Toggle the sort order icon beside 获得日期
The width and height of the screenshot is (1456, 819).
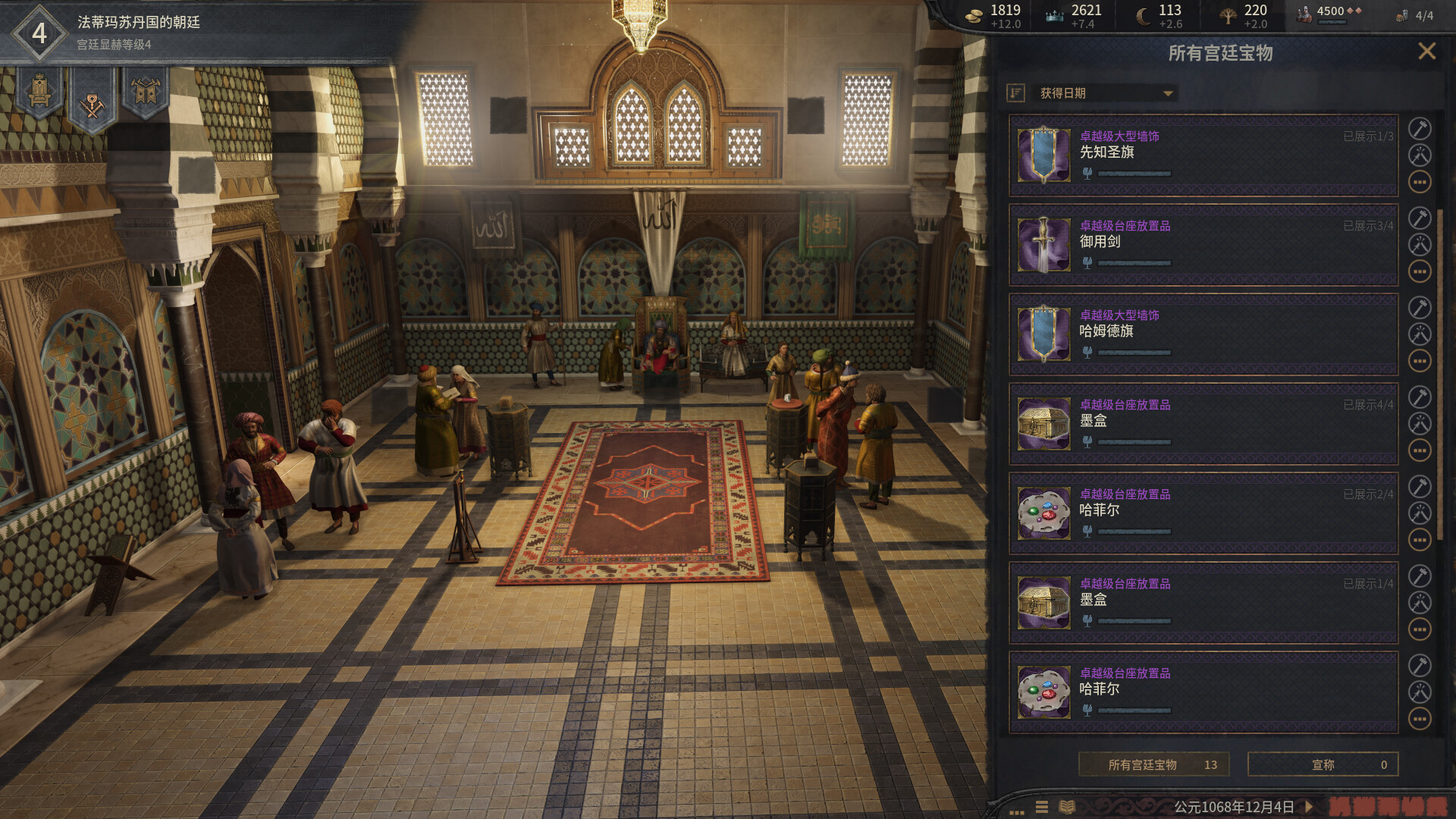tap(1015, 93)
